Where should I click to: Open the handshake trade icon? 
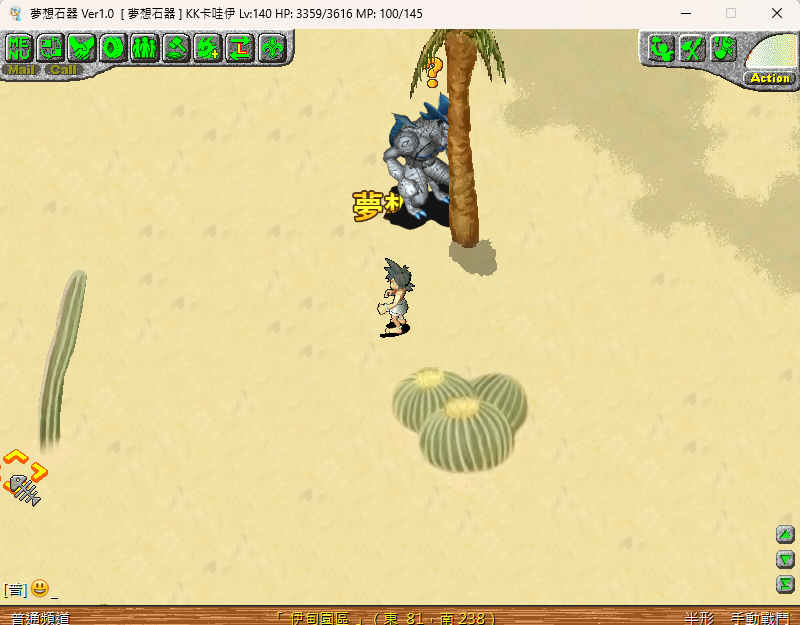click(x=82, y=47)
